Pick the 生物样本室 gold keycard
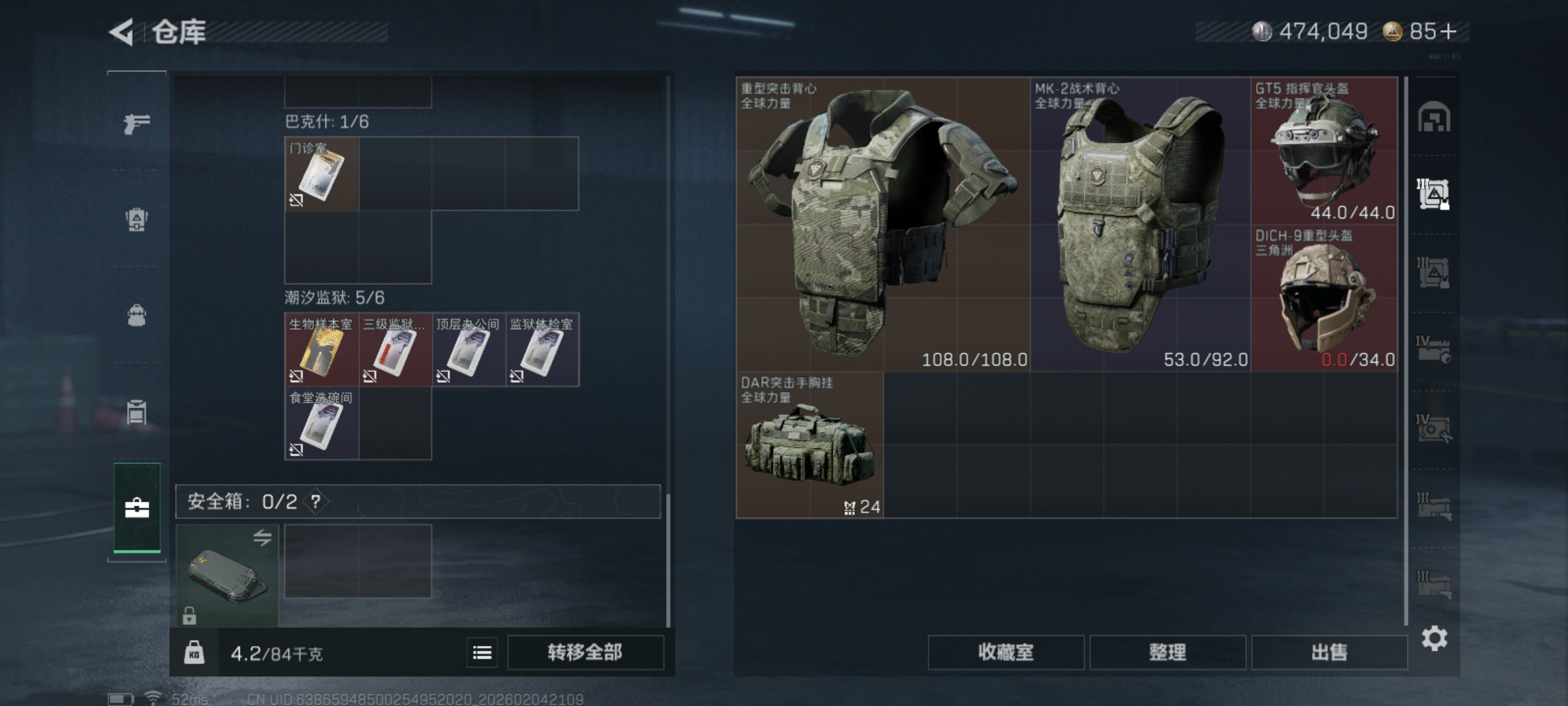This screenshot has width=1568, height=706. pyautogui.click(x=321, y=350)
